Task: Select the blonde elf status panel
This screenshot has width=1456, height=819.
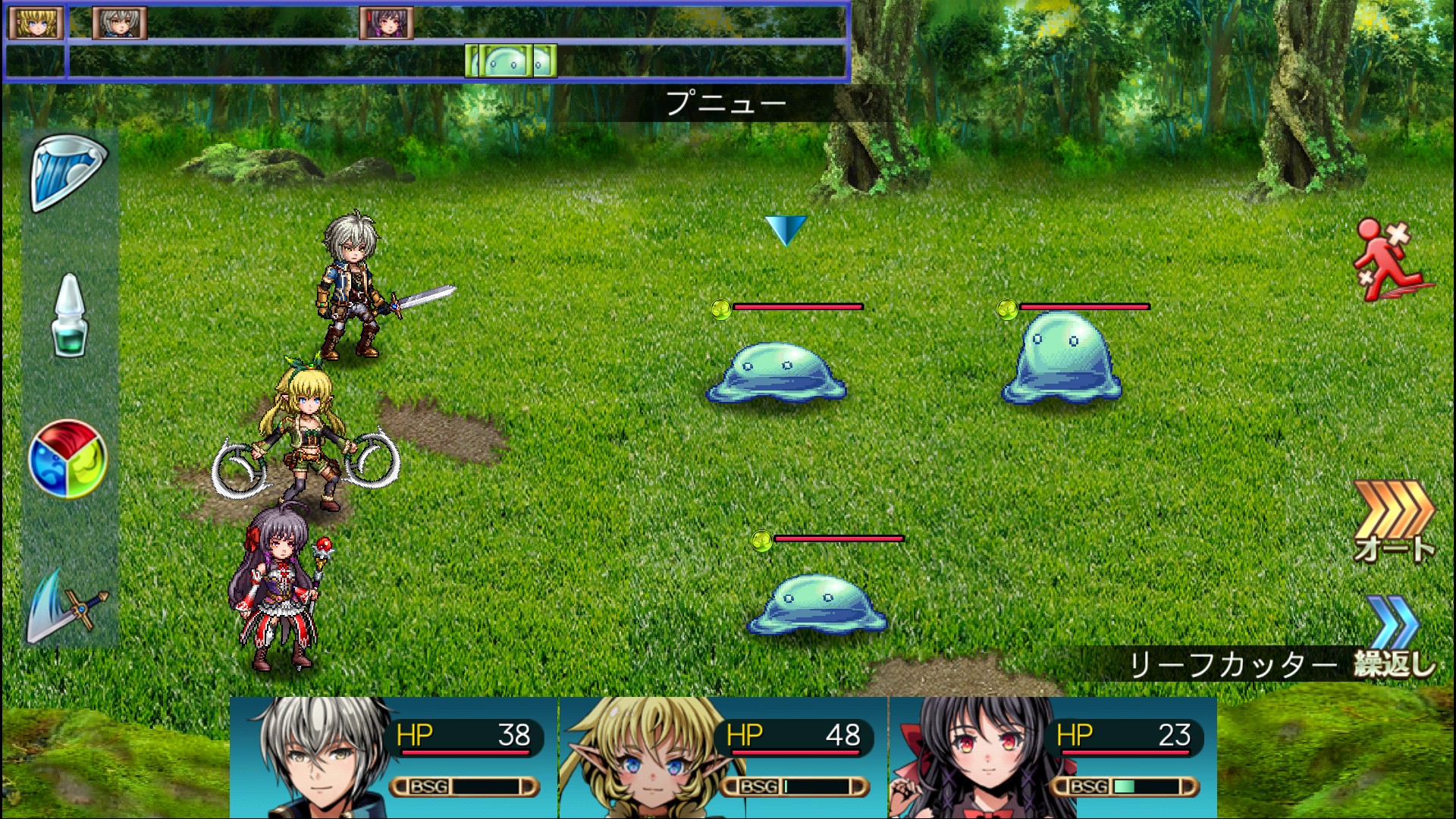Action: [723, 757]
